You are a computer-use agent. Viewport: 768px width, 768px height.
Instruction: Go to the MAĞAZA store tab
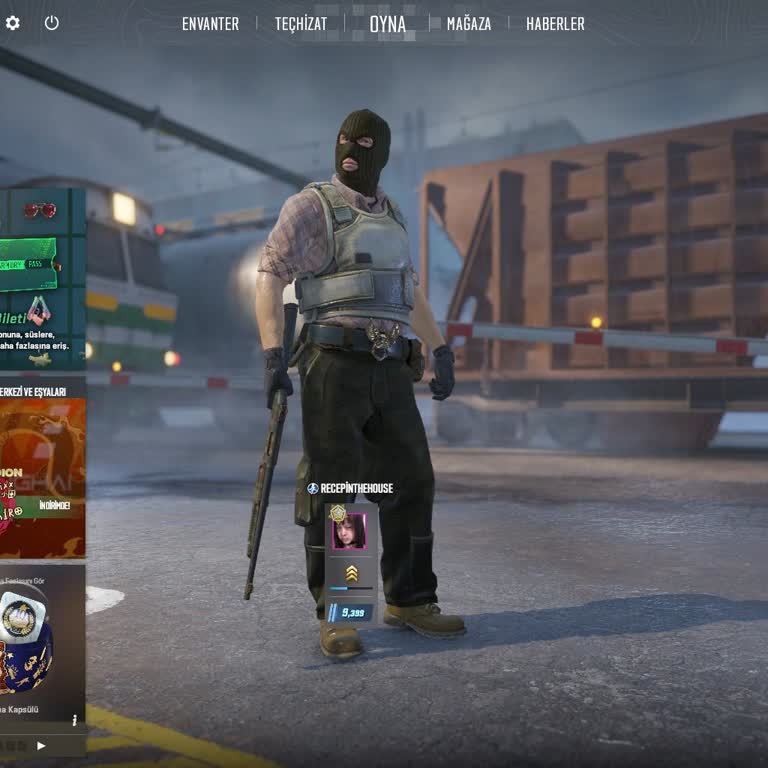point(469,24)
